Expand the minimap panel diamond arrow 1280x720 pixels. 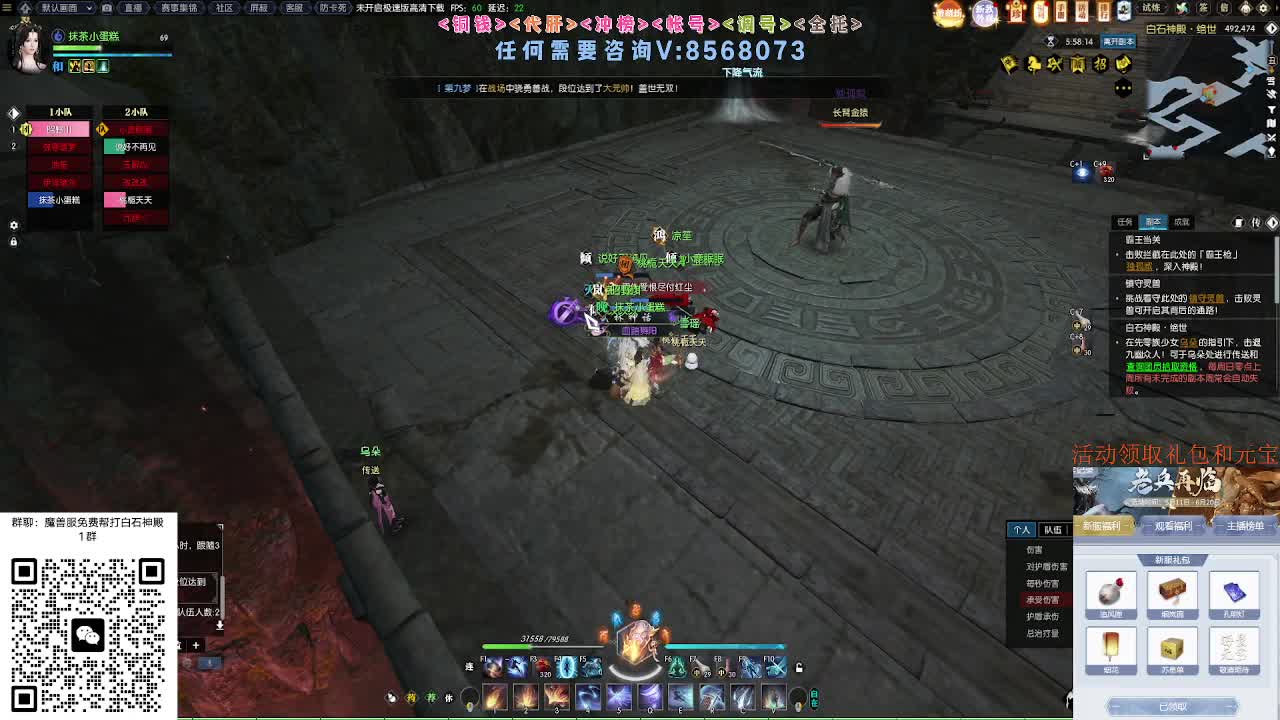1271,28
